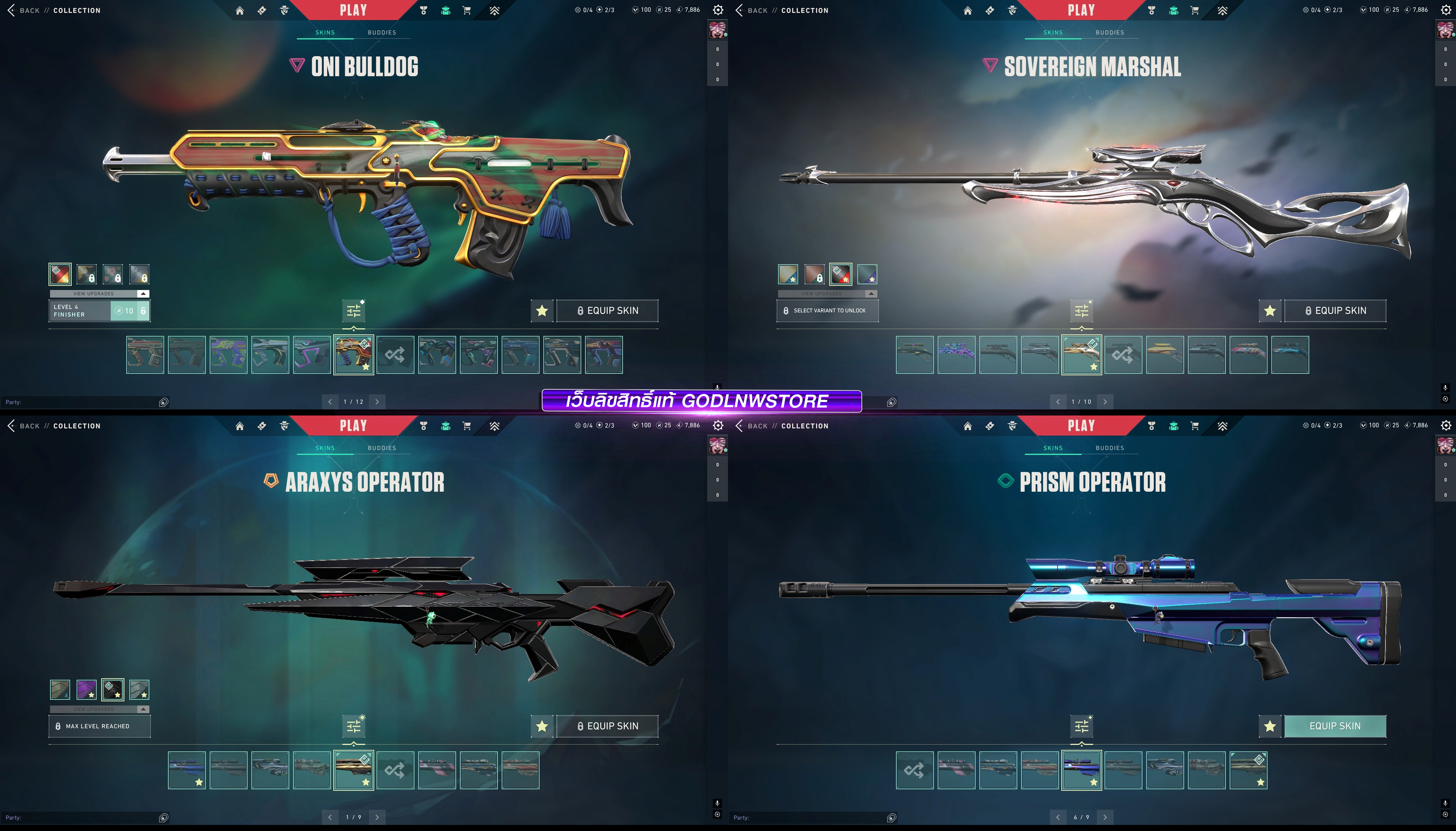The image size is (1456, 831).
Task: Click Select Variant To Unlock on Sovereign Marshal
Action: pos(827,310)
